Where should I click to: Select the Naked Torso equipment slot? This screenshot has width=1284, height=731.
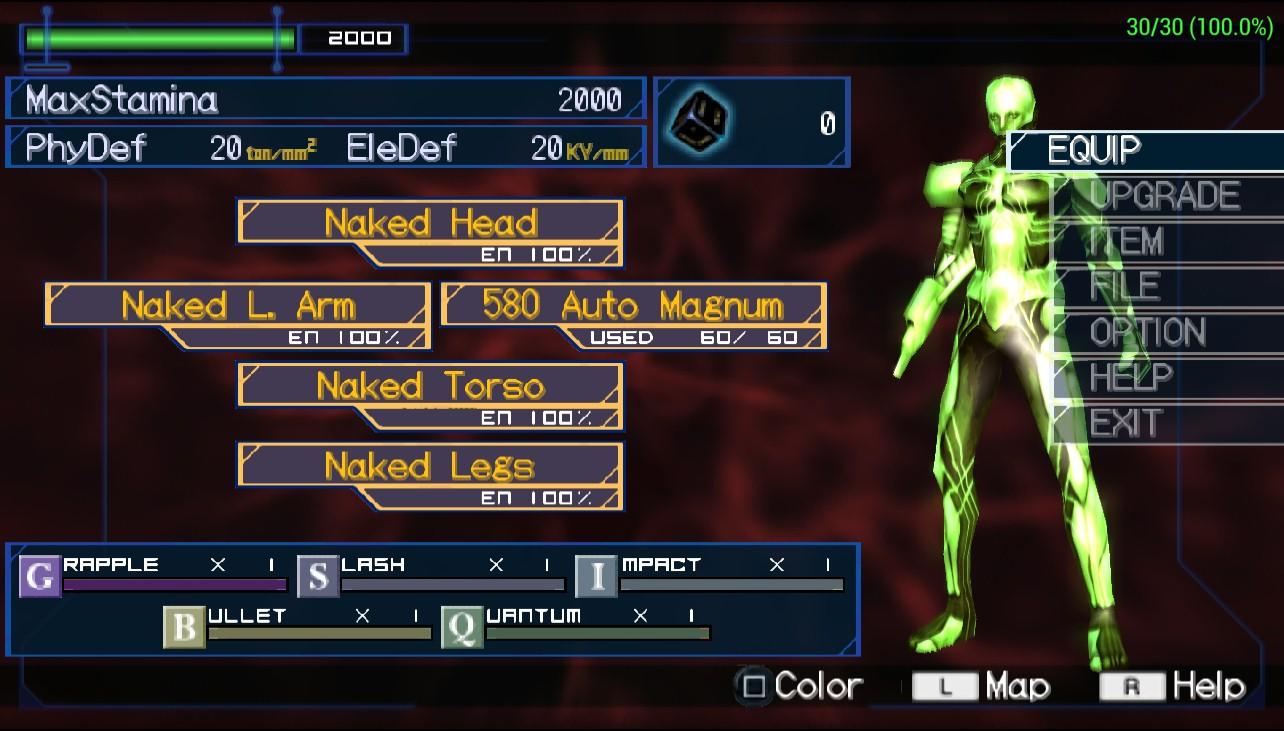(x=430, y=386)
